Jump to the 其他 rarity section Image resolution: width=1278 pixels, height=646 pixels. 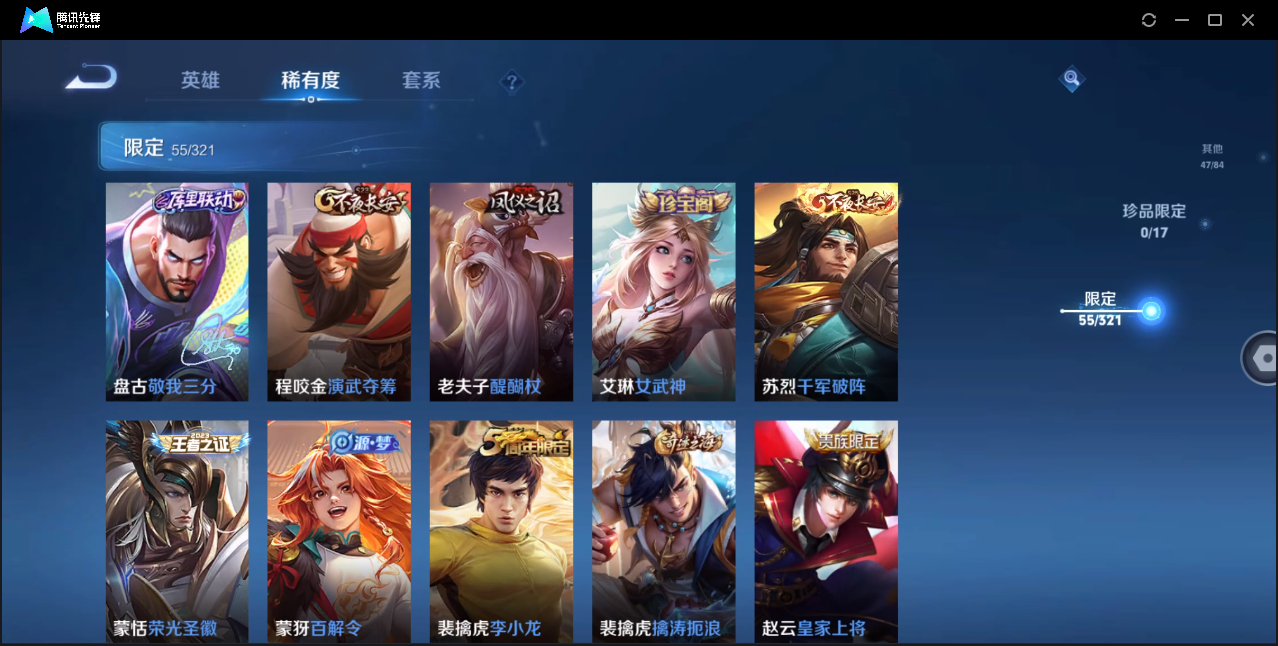tap(1212, 156)
